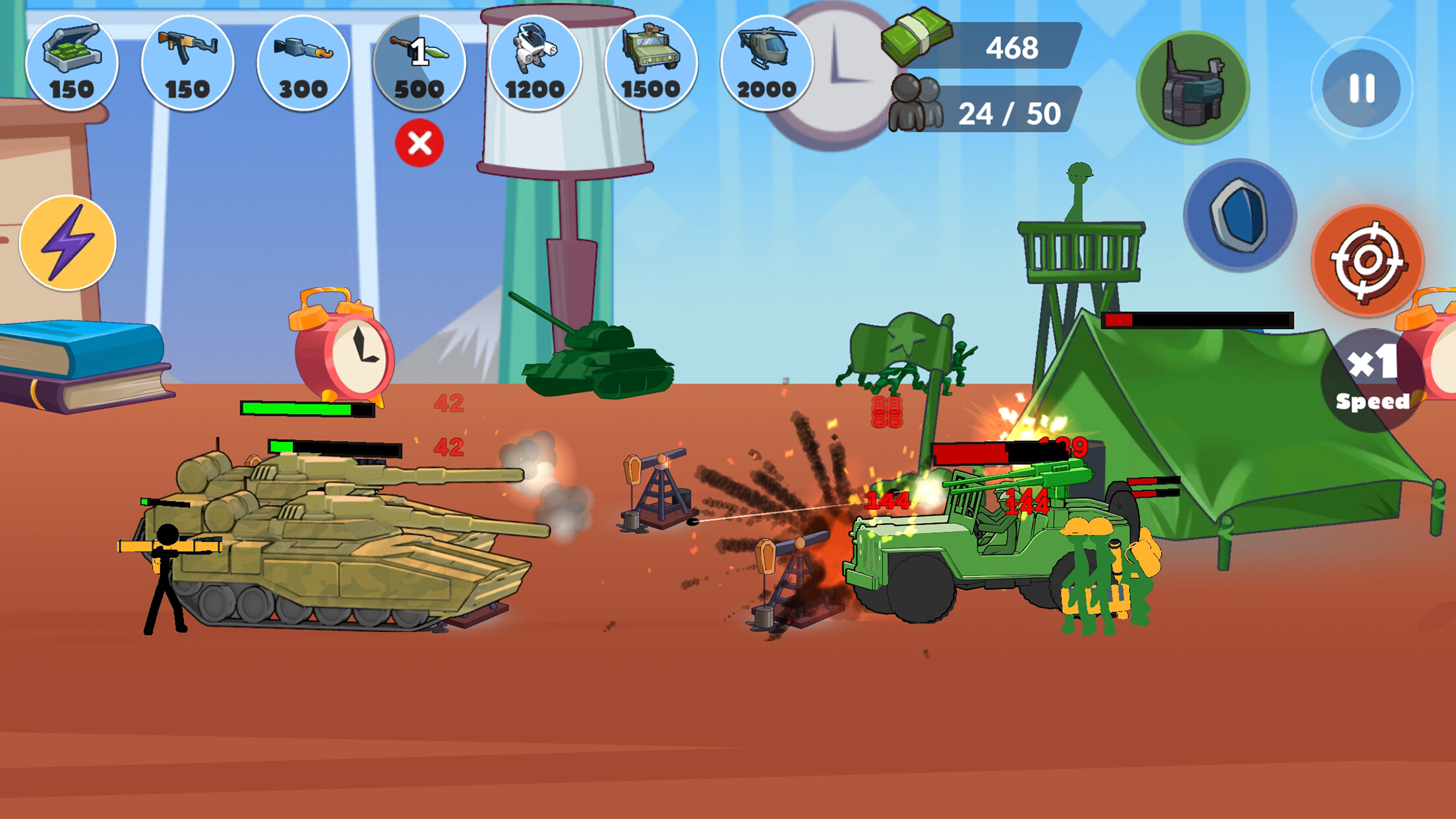Viewport: 1456px width, 819px height.
Task: Buy the 1200-cost combat robot
Action: click(535, 63)
